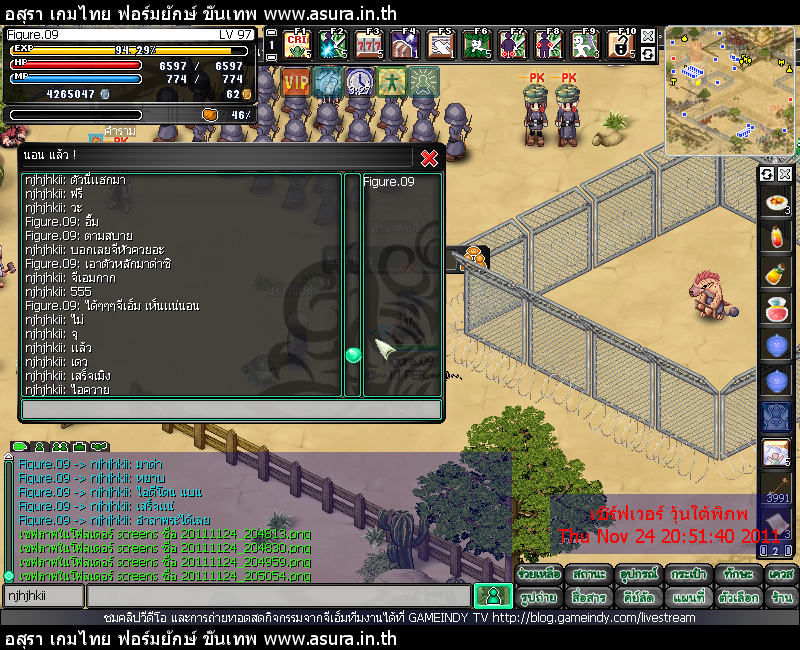Close the chat window with red X
Viewport: 800px width, 650px height.
[429, 158]
